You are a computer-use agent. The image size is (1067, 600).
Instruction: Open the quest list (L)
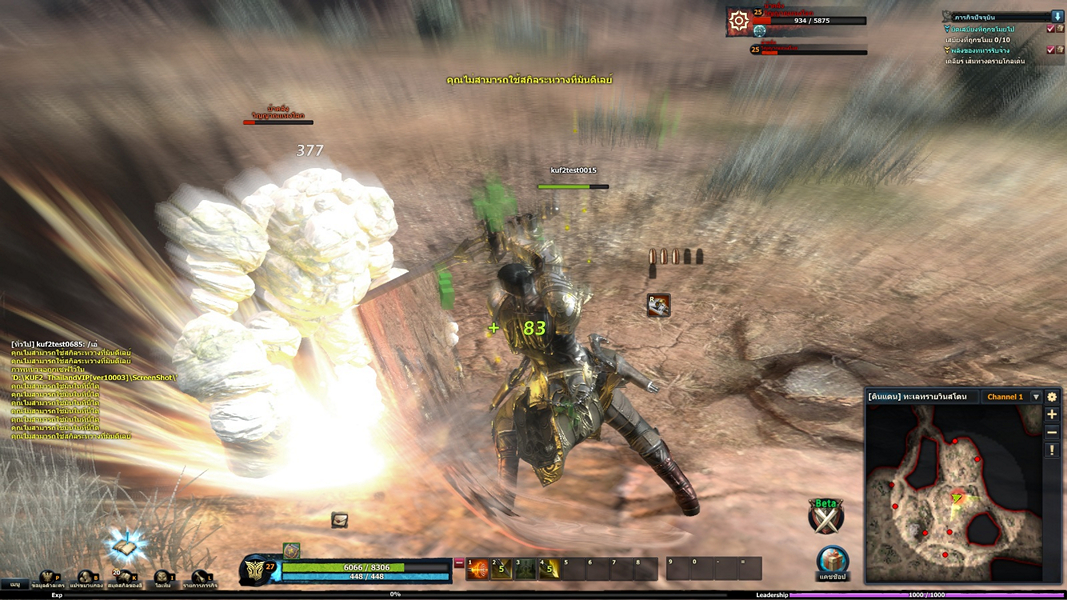[200, 579]
